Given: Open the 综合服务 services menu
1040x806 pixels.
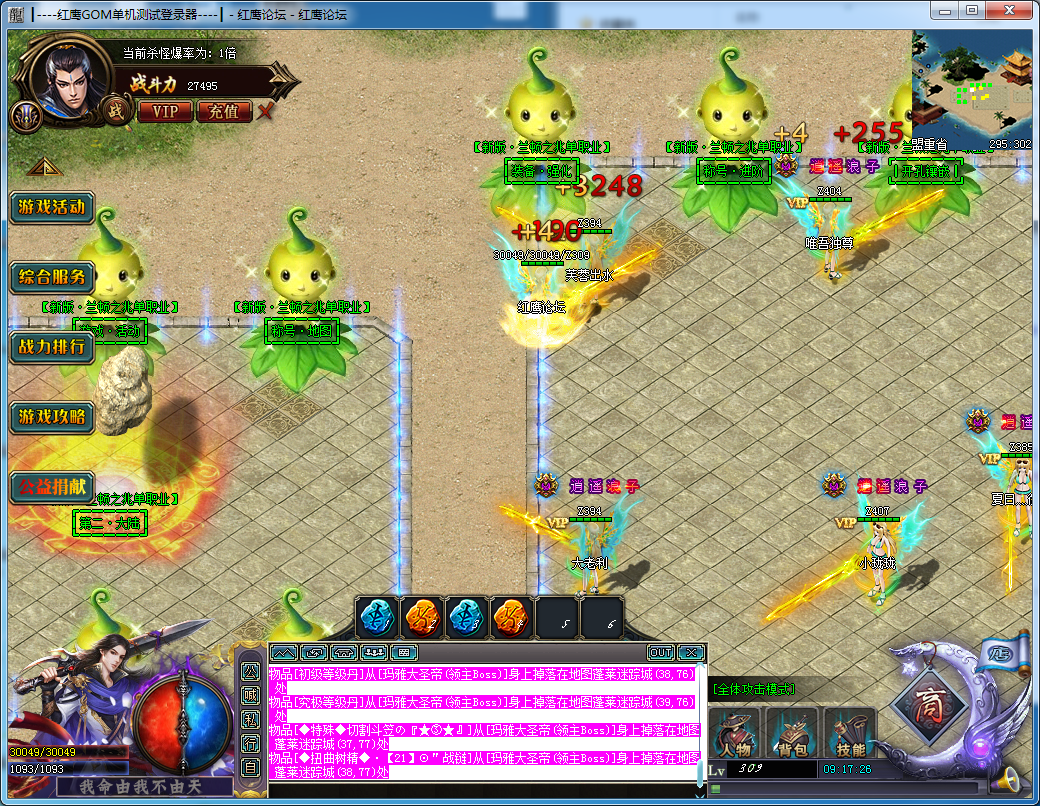Looking at the screenshot, I should coord(51,277).
